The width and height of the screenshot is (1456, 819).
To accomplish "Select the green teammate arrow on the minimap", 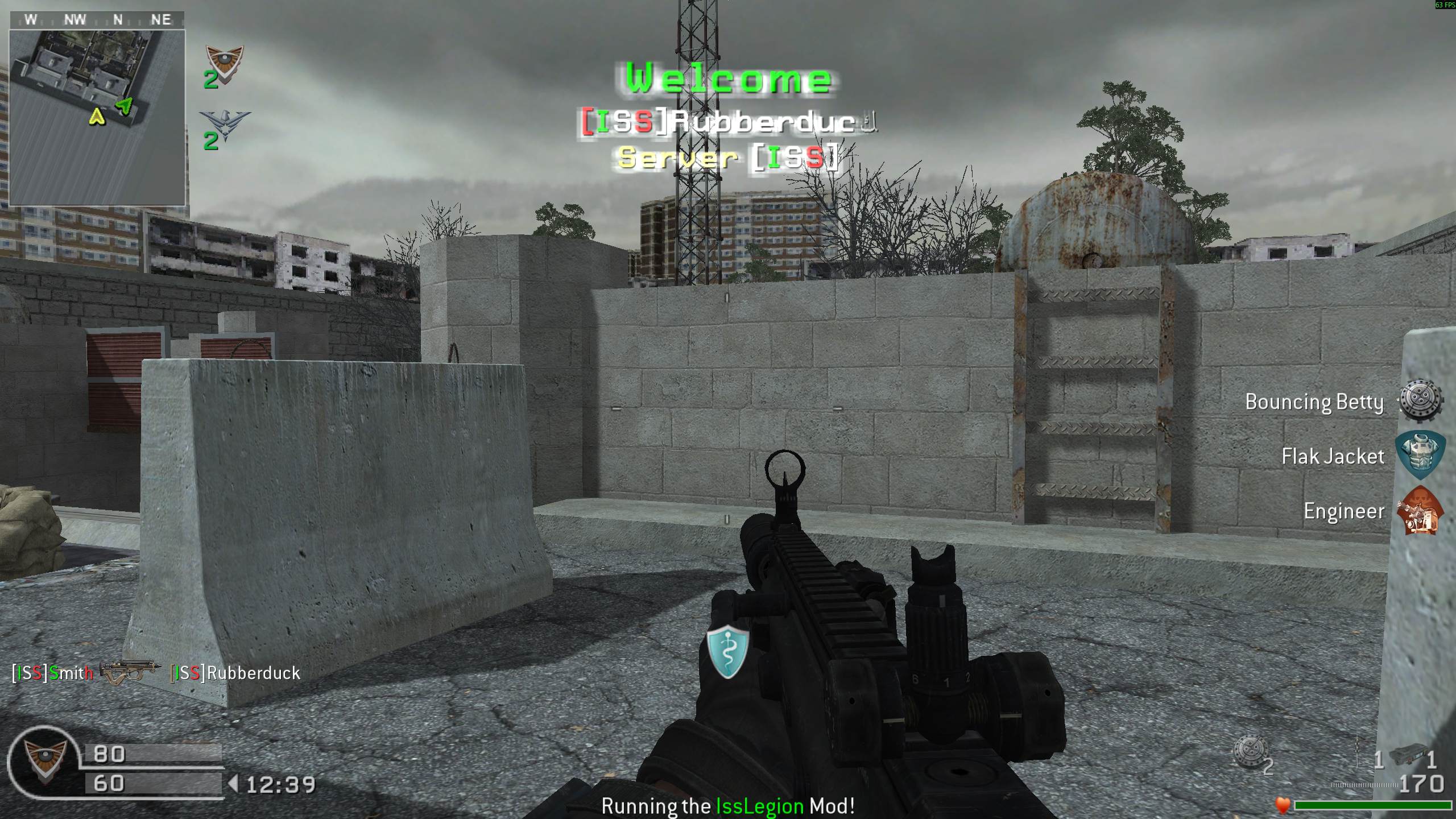I will click(x=125, y=106).
